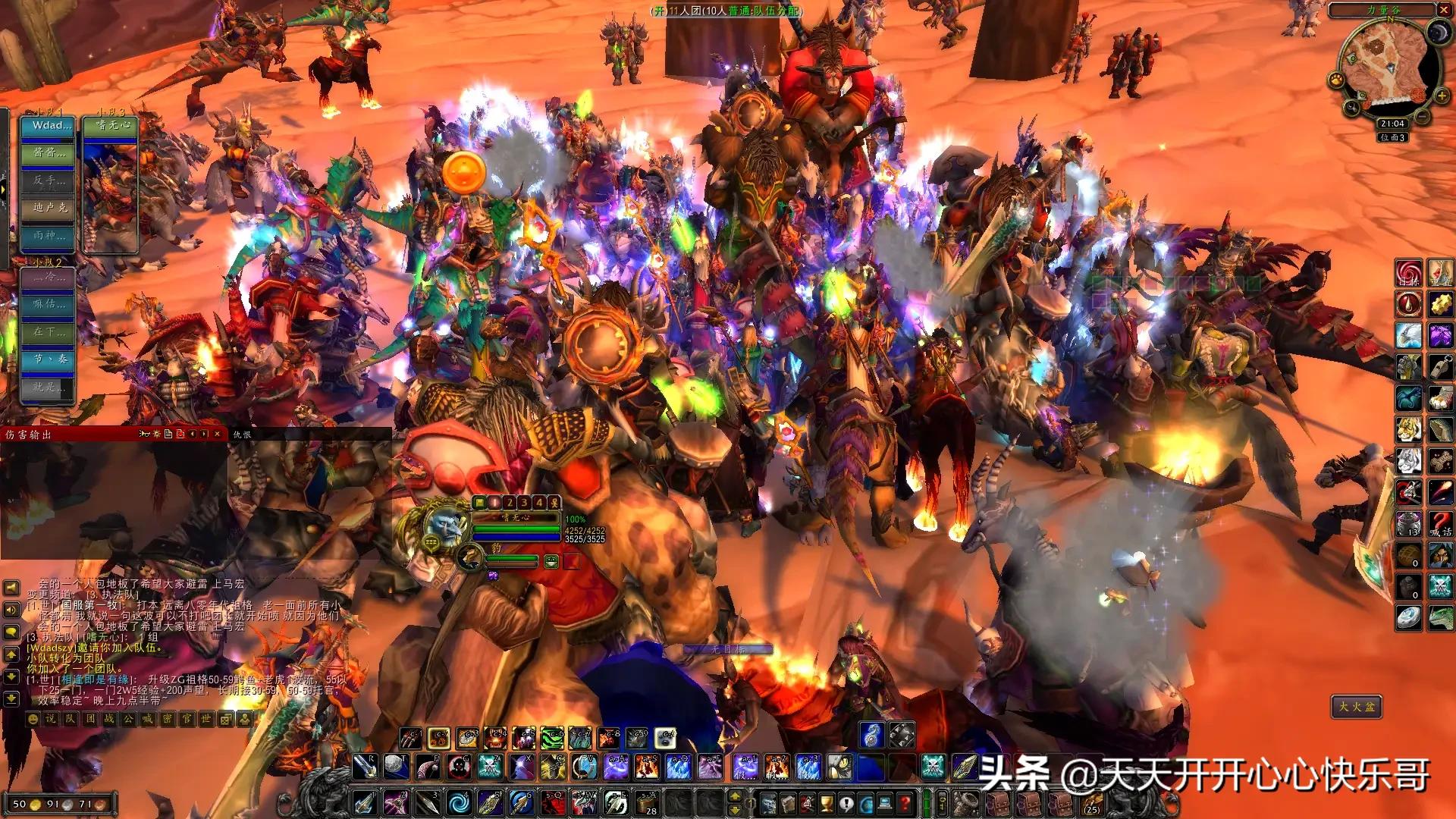The width and height of the screenshot is (1456, 819).
Task: Activate the green claw-stripe pet ability
Action: click(x=552, y=736)
